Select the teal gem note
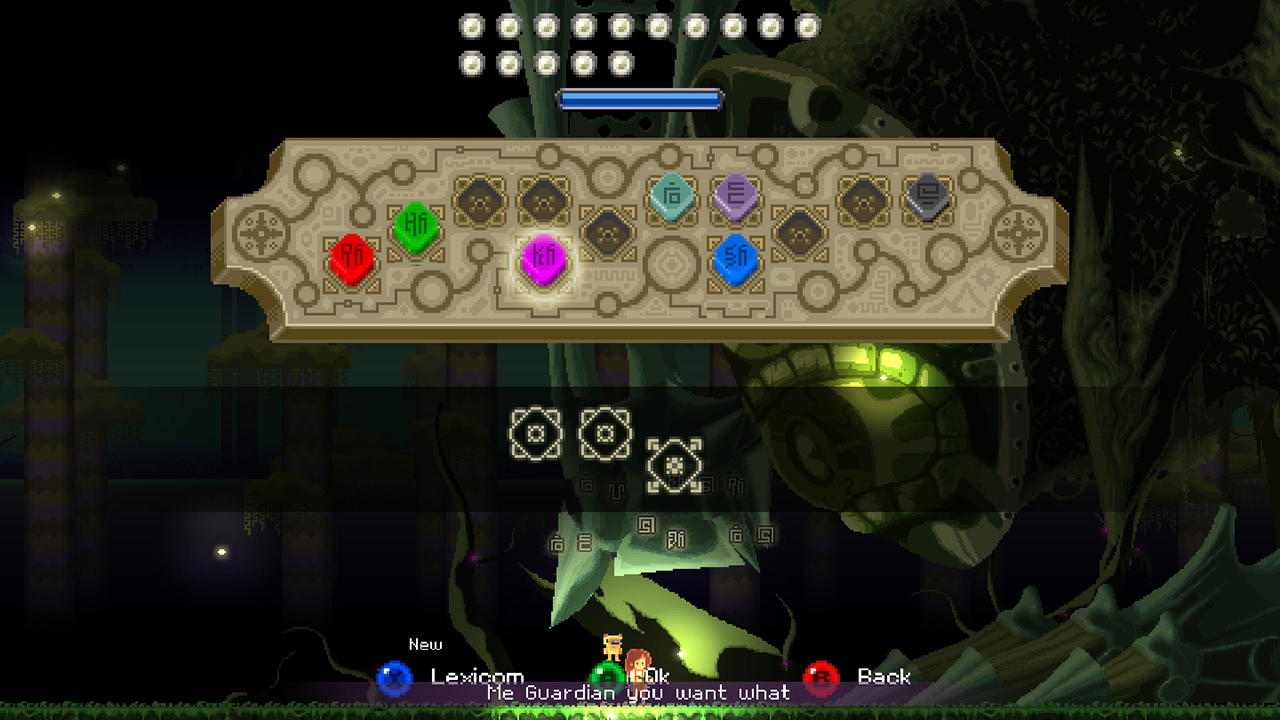This screenshot has width=1280, height=720. 672,197
